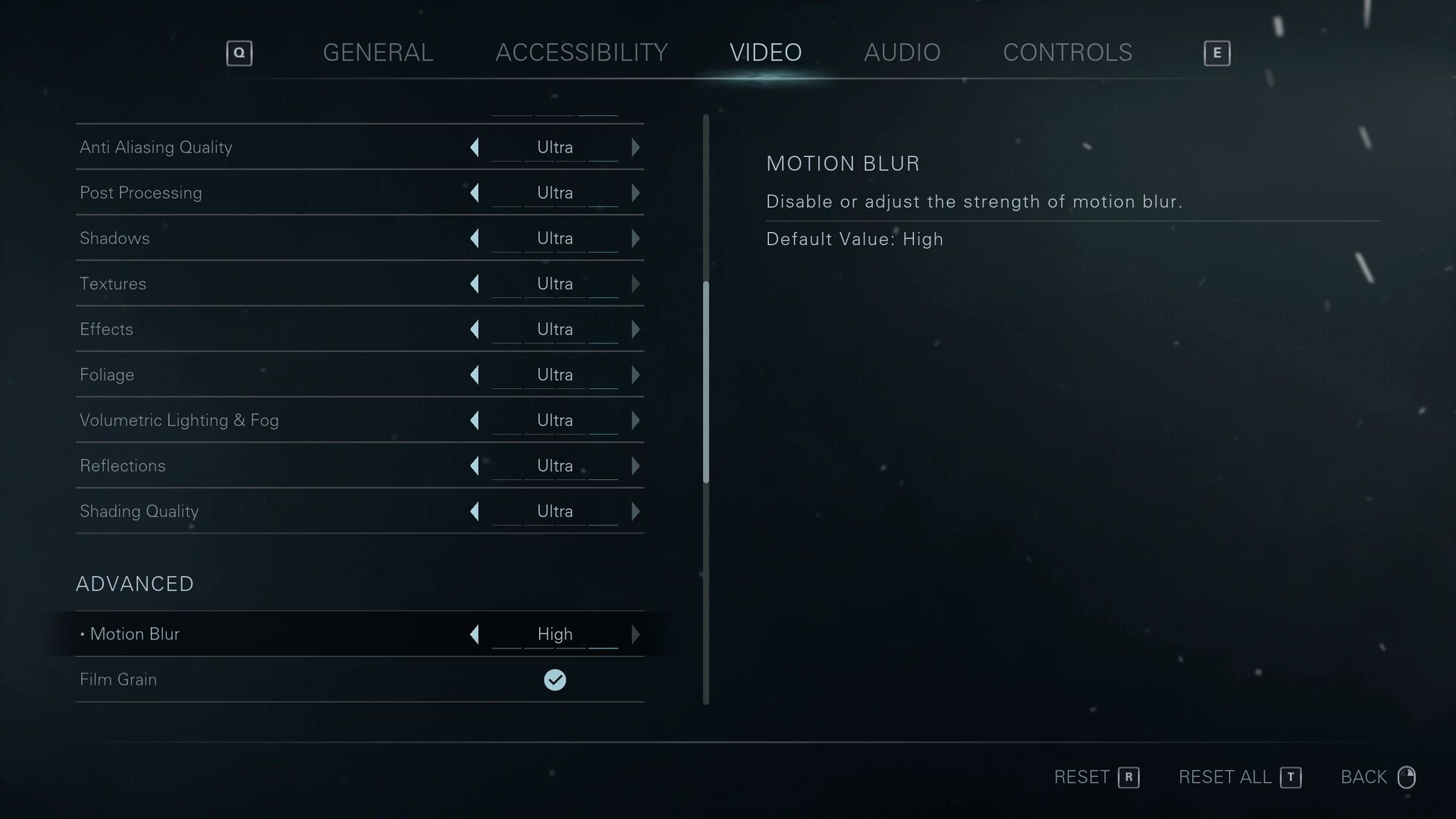Screen dimensions: 1456x819
Task: Reduce Shadows quality using left arrow
Action: point(475,238)
